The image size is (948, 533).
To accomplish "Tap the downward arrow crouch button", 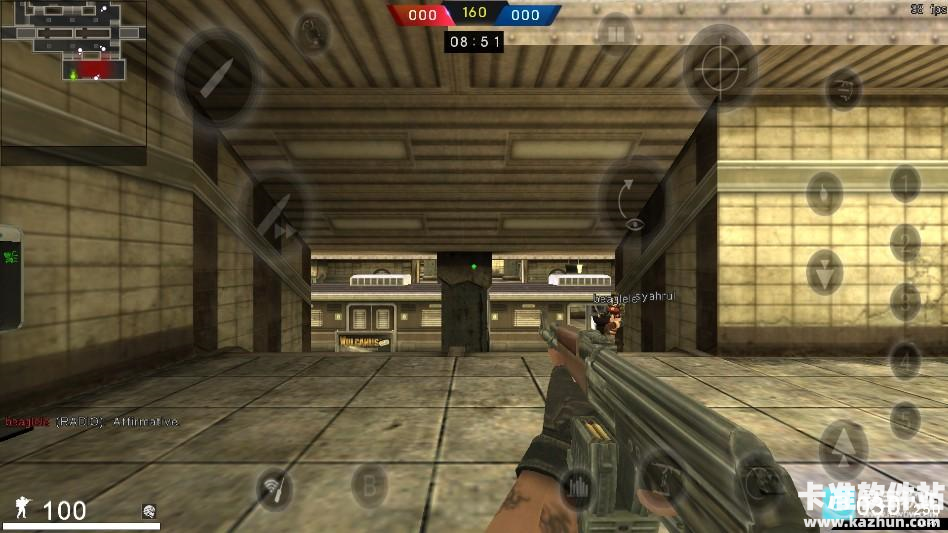I will point(824,272).
